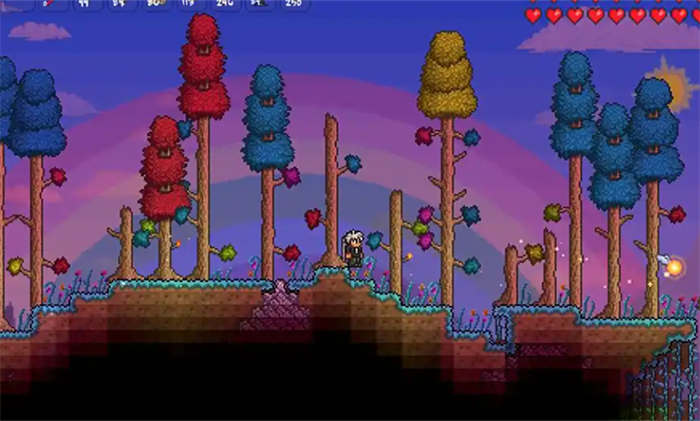Select the hotbar slot showing a 119 stack
Screen dimensions: 700x421
(x=189, y=4)
